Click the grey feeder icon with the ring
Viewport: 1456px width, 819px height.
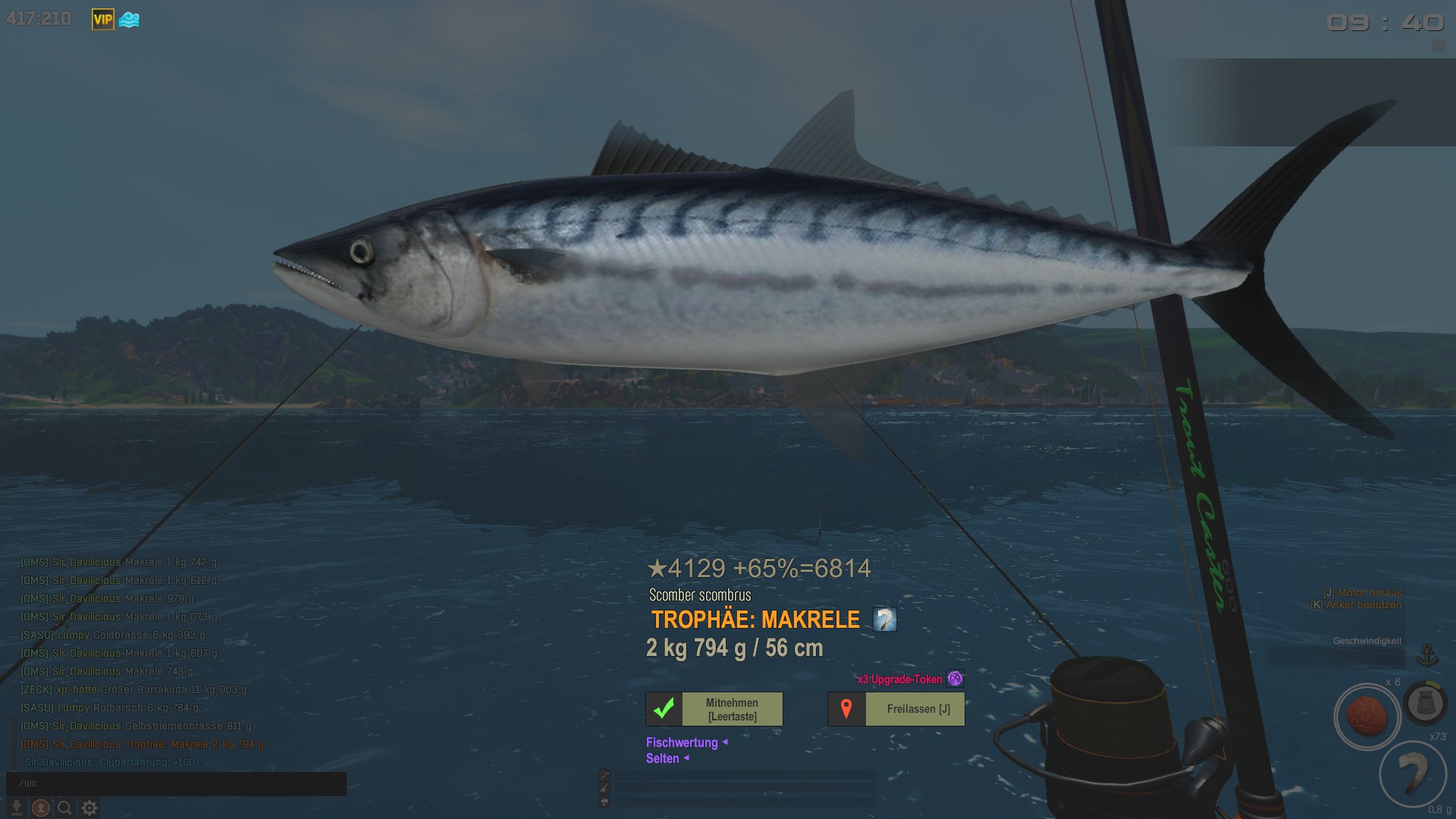pos(1425,703)
